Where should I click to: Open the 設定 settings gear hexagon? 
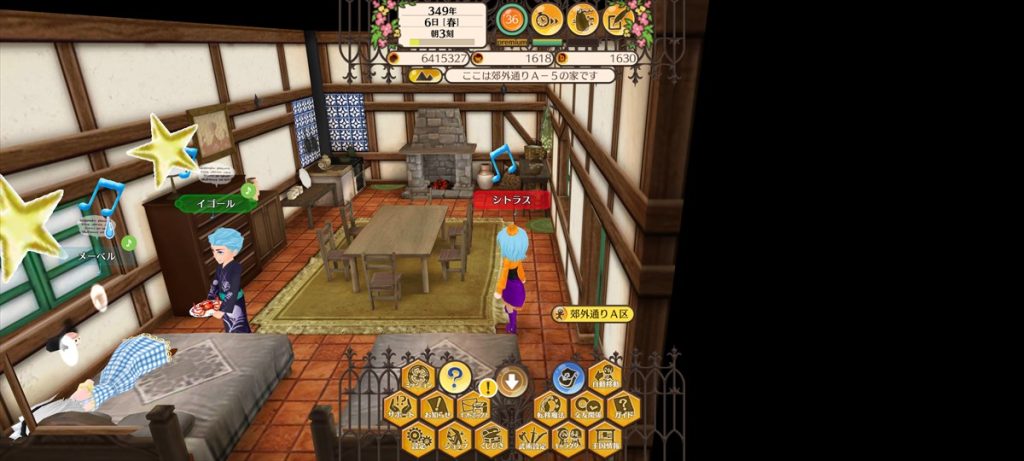[x=420, y=438]
